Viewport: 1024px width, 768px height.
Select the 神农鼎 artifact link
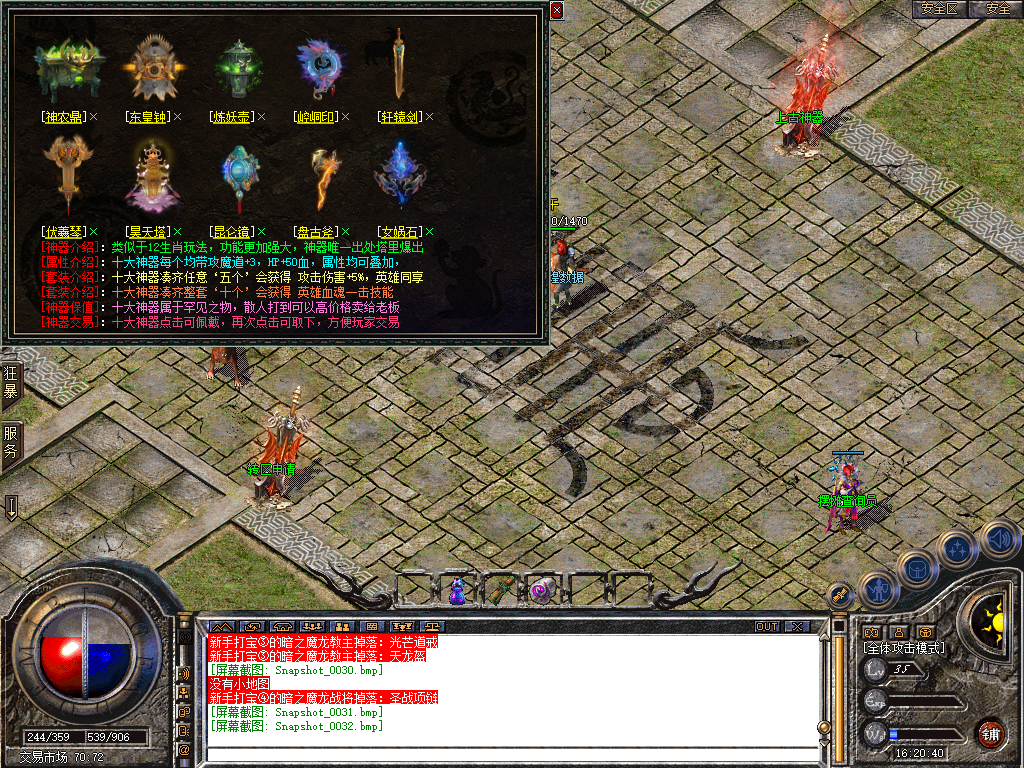(x=63, y=117)
